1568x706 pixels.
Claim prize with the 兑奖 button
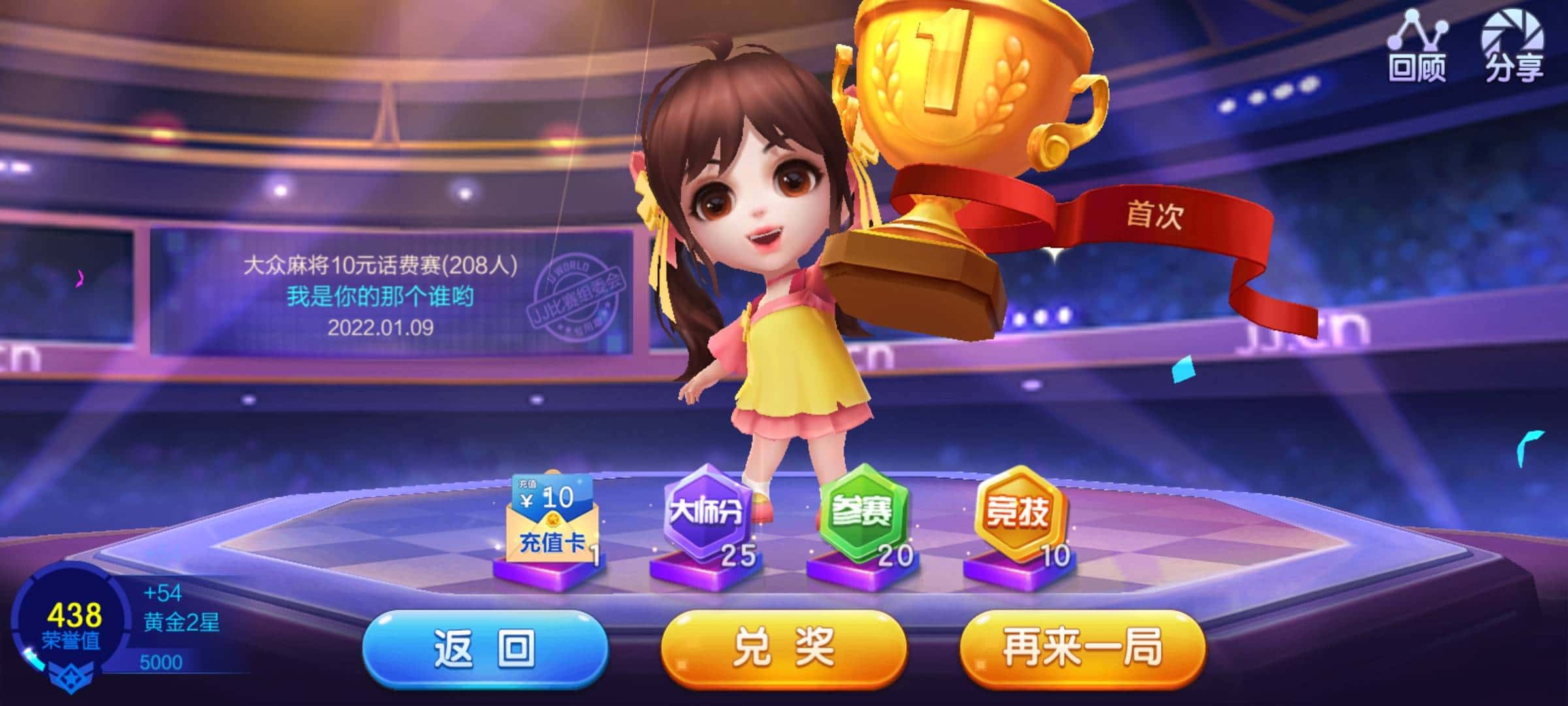783,648
